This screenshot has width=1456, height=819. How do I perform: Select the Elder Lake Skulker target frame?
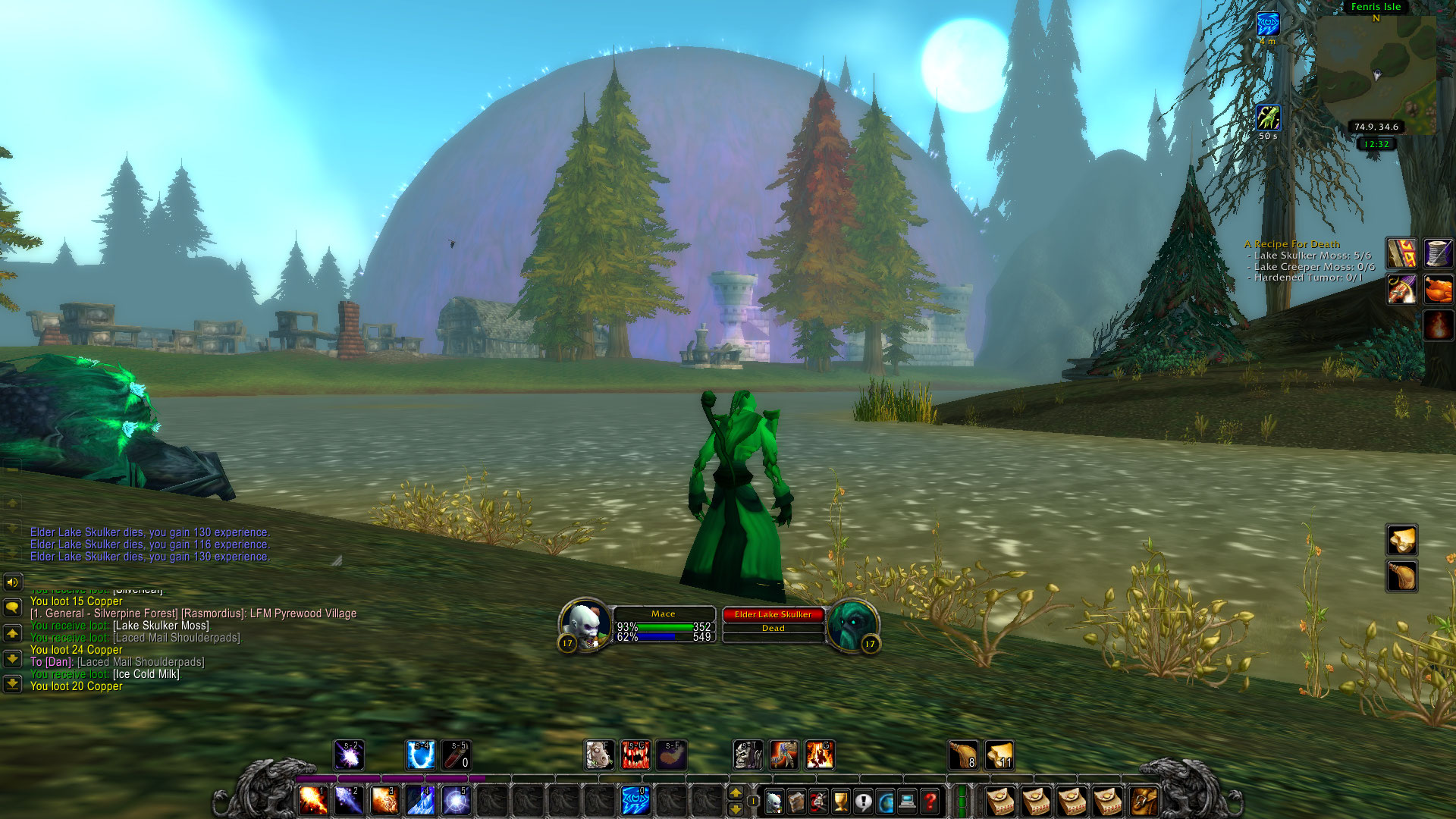coord(773,615)
